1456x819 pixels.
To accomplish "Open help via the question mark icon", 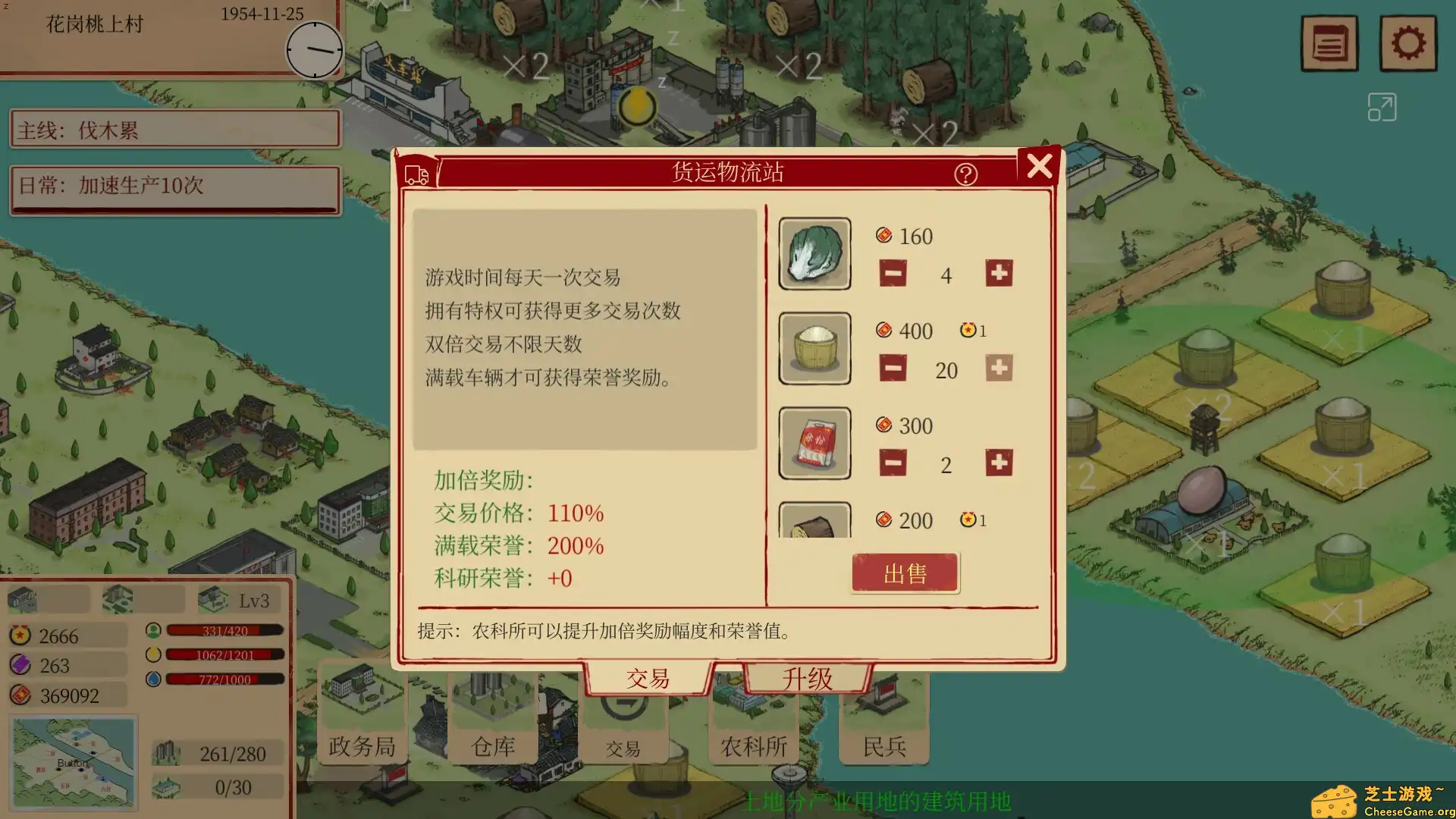I will click(965, 175).
